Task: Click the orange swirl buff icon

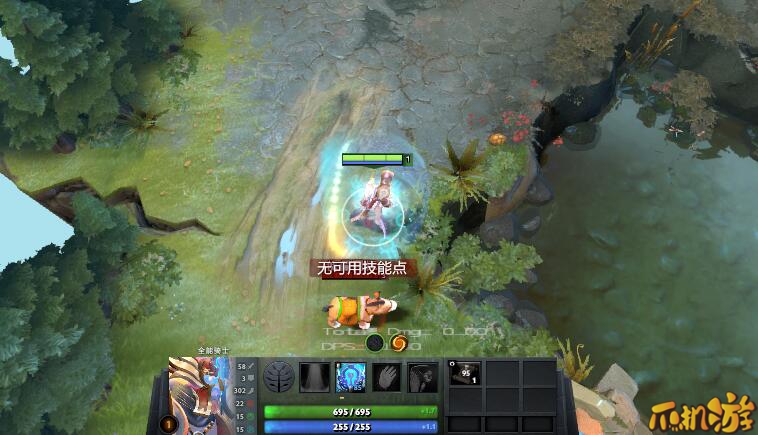Action: (397, 343)
